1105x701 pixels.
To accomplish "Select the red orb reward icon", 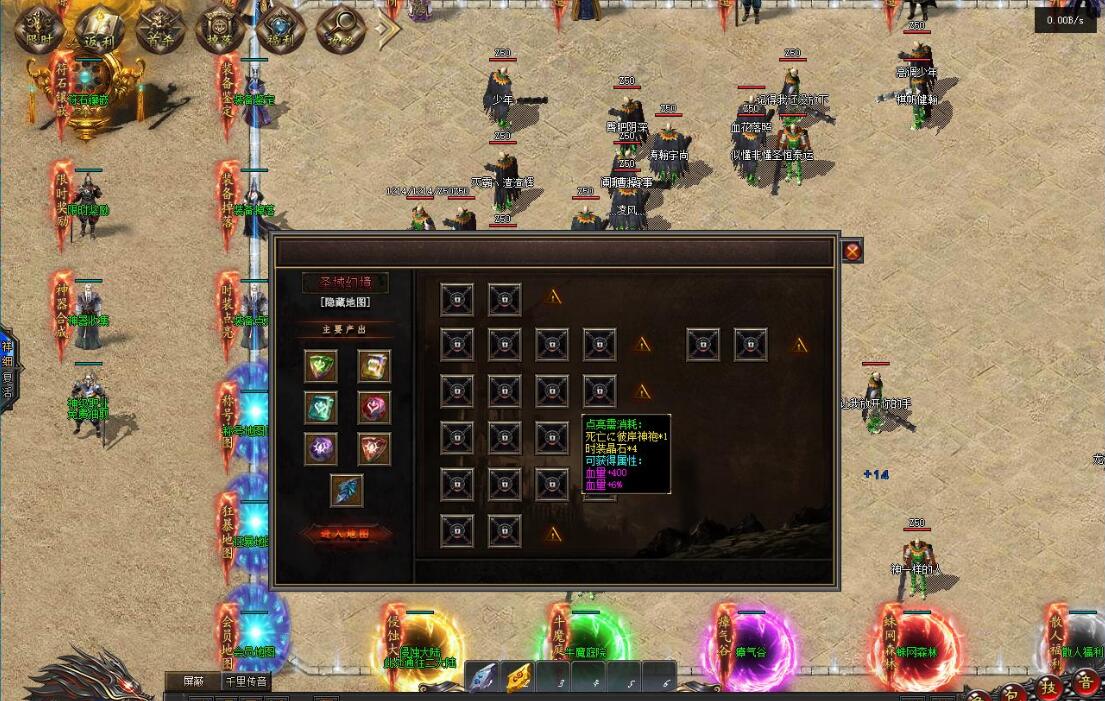I will 374,407.
